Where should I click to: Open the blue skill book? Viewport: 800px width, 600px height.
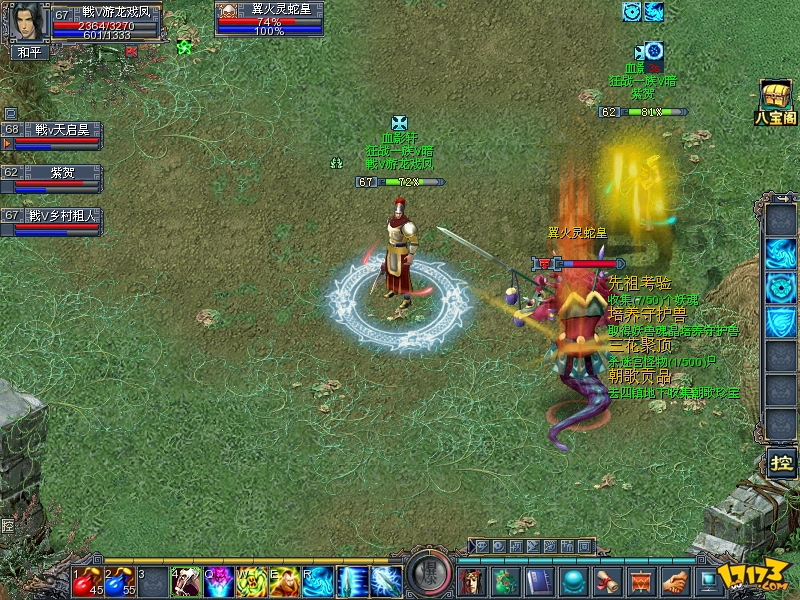point(542,580)
